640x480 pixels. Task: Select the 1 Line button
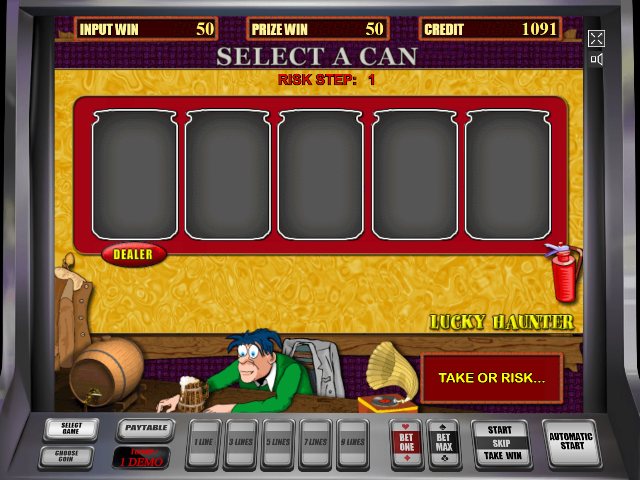(203, 442)
